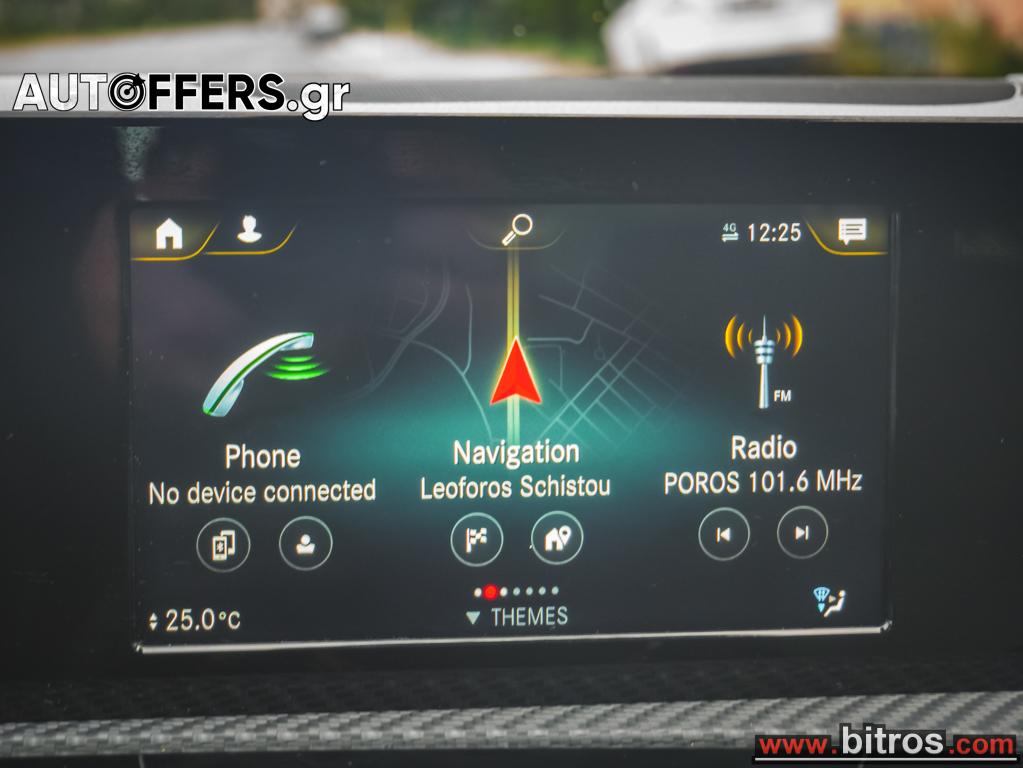Tap the connect phone device button

(x=223, y=544)
